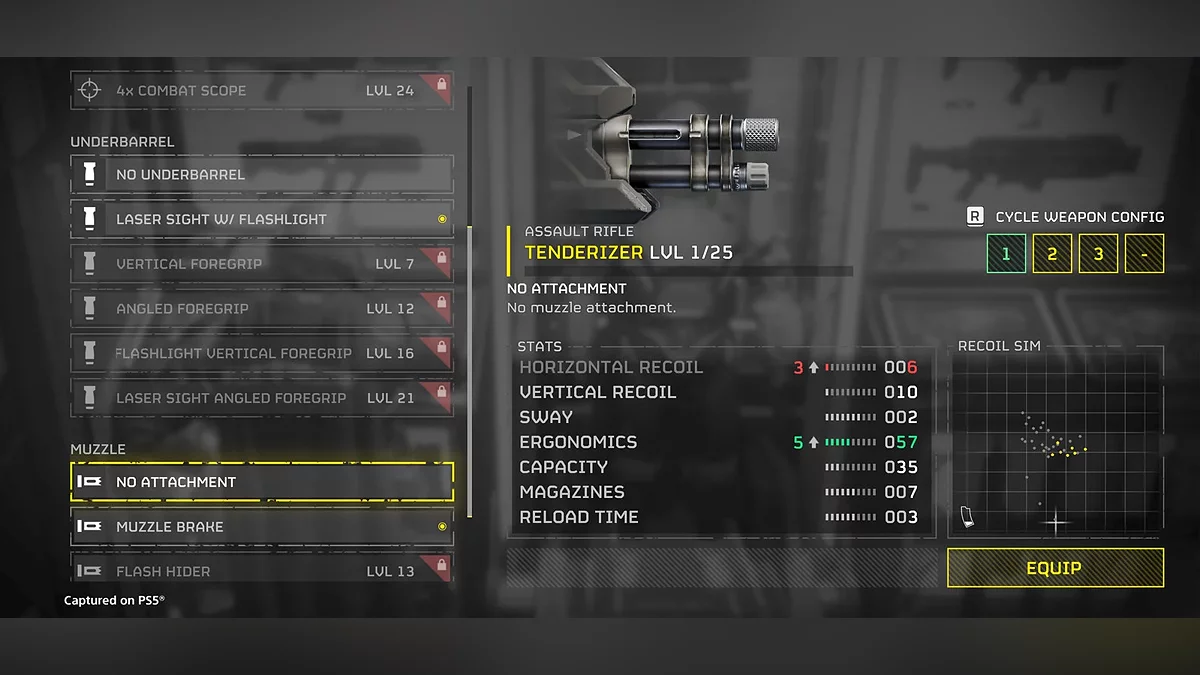The height and width of the screenshot is (675, 1200).
Task: Pick the locked Vertical Foregrip entry
Action: 262,264
